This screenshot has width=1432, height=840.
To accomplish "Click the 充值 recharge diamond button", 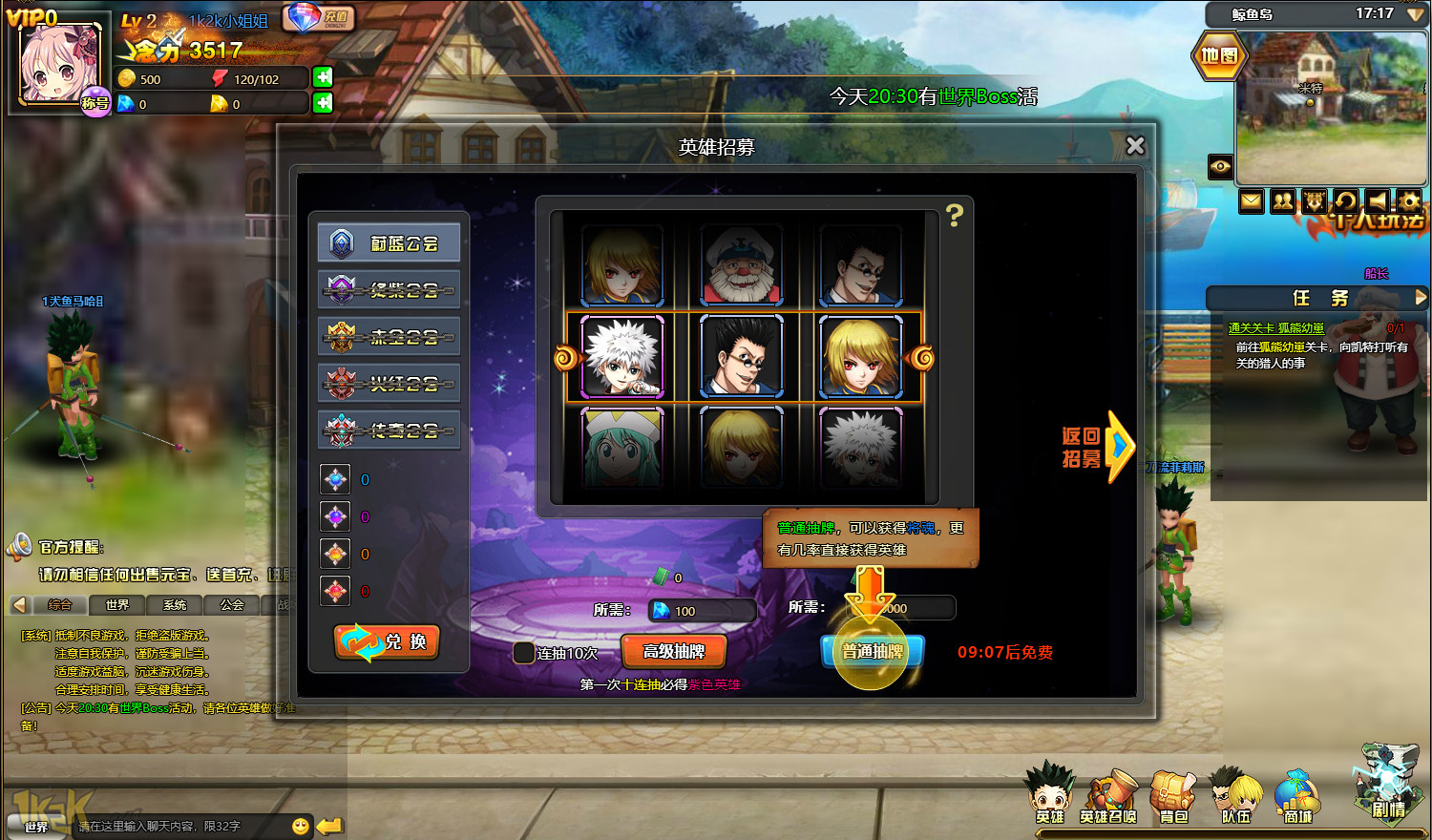I will point(319,17).
